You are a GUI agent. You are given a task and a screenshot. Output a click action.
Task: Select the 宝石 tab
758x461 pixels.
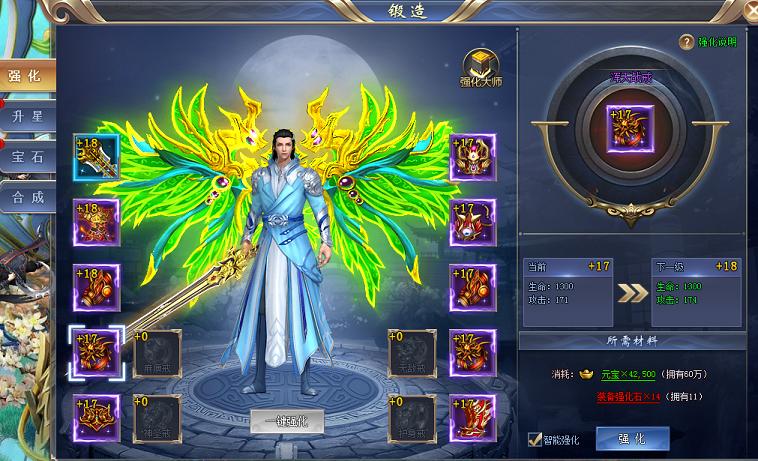[26, 157]
